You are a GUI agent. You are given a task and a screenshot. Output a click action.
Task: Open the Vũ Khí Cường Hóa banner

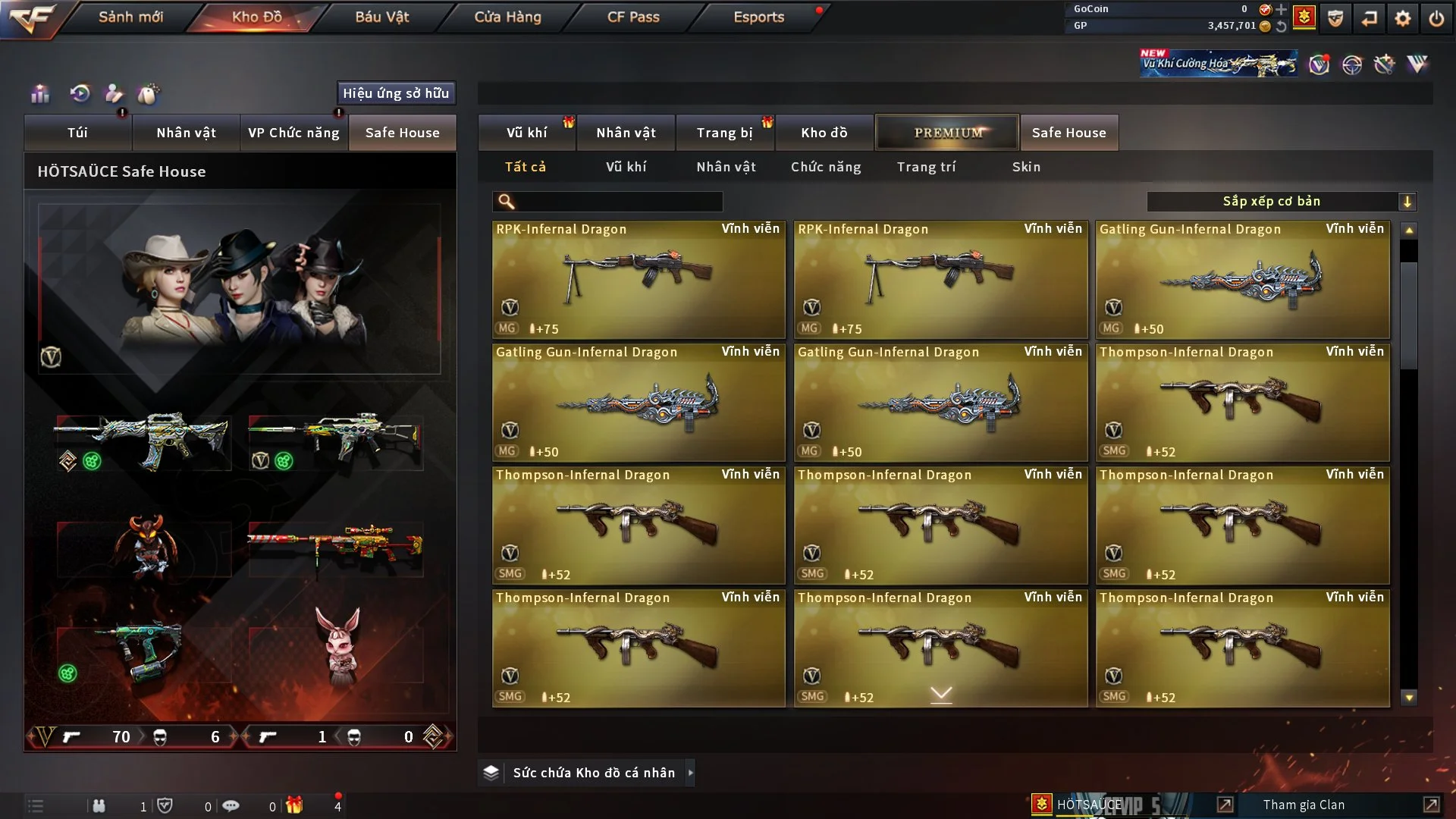(x=1218, y=64)
